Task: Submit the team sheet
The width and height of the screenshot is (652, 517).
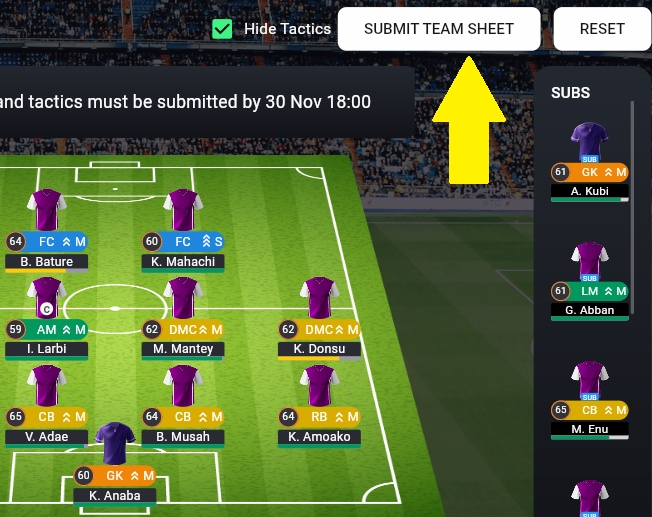Action: 438,29
